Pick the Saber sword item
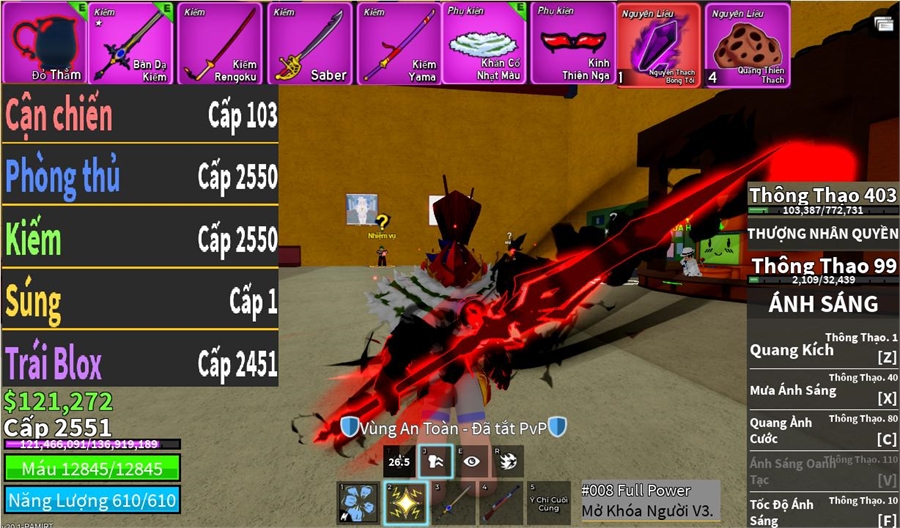The image size is (900, 528). (x=310, y=42)
